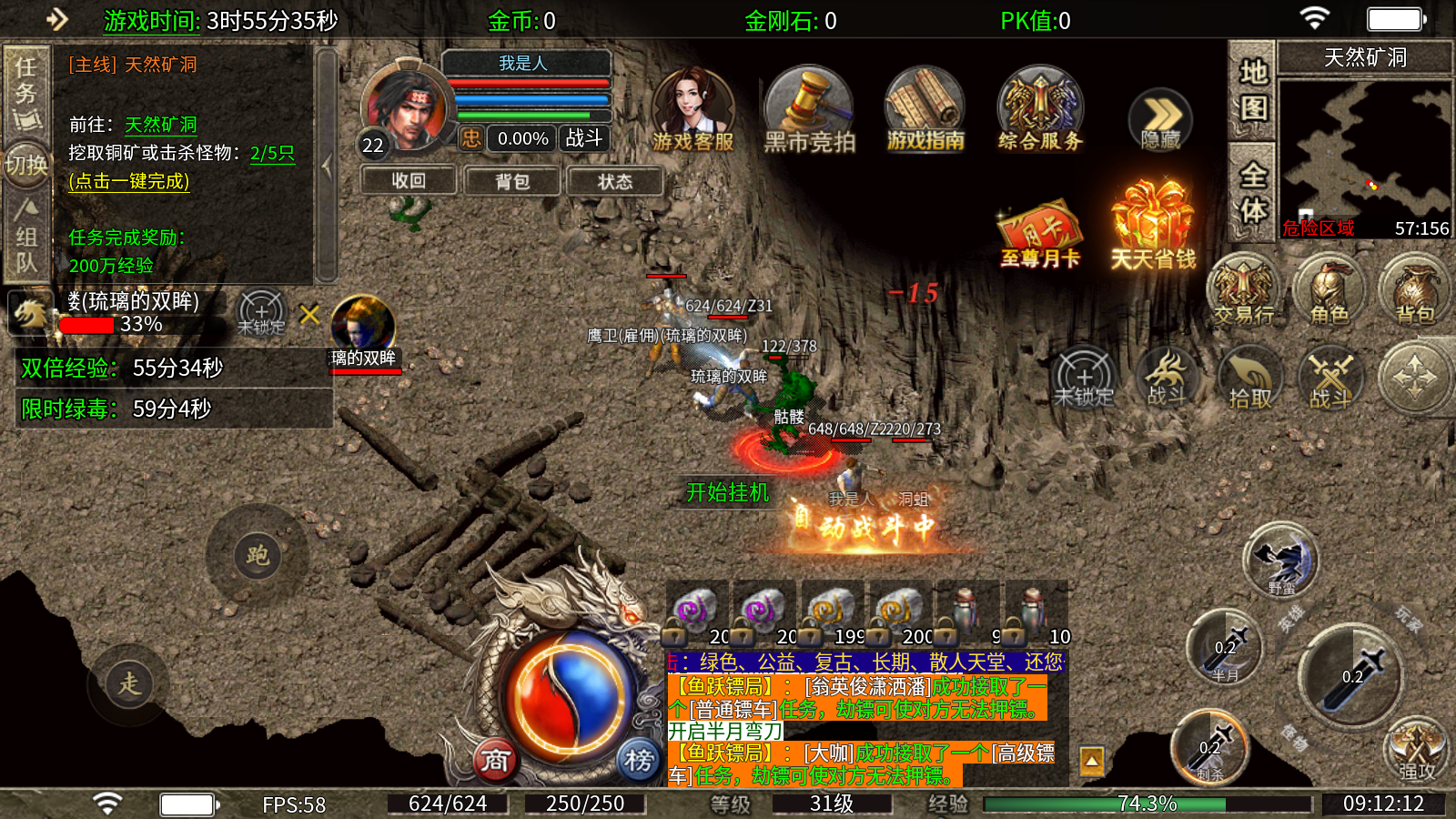Open the 背包 button under the portrait
The image size is (1456, 819).
(512, 181)
